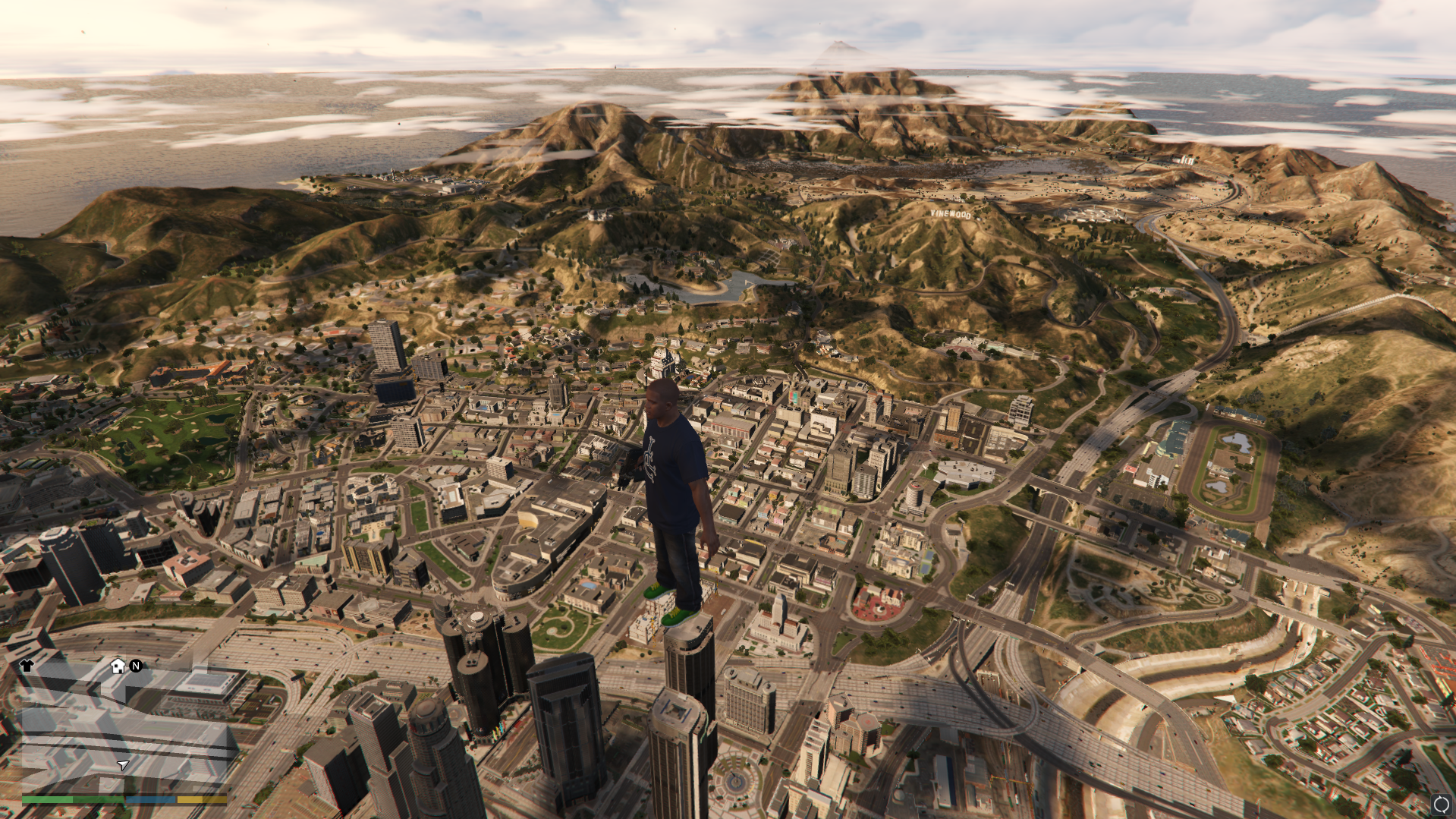Select the safehouse blip on the minimap
Image resolution: width=1456 pixels, height=819 pixels.
click(118, 666)
